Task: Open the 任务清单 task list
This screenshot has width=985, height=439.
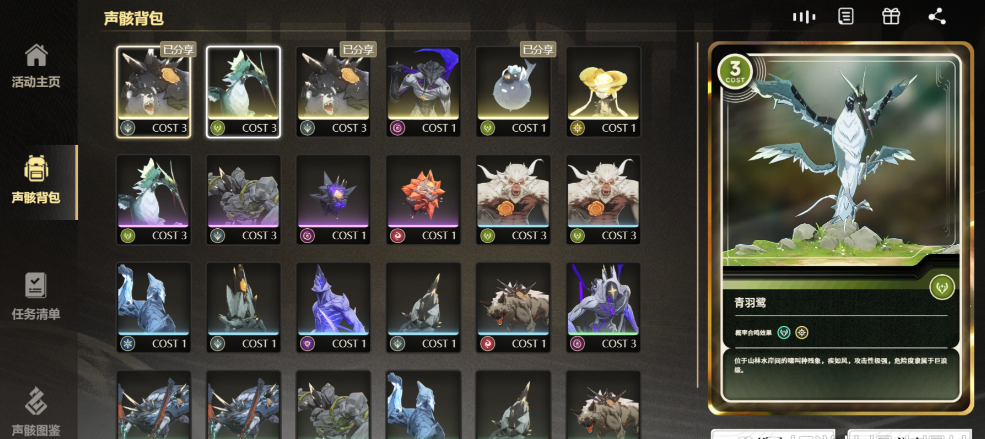Action: click(x=36, y=297)
